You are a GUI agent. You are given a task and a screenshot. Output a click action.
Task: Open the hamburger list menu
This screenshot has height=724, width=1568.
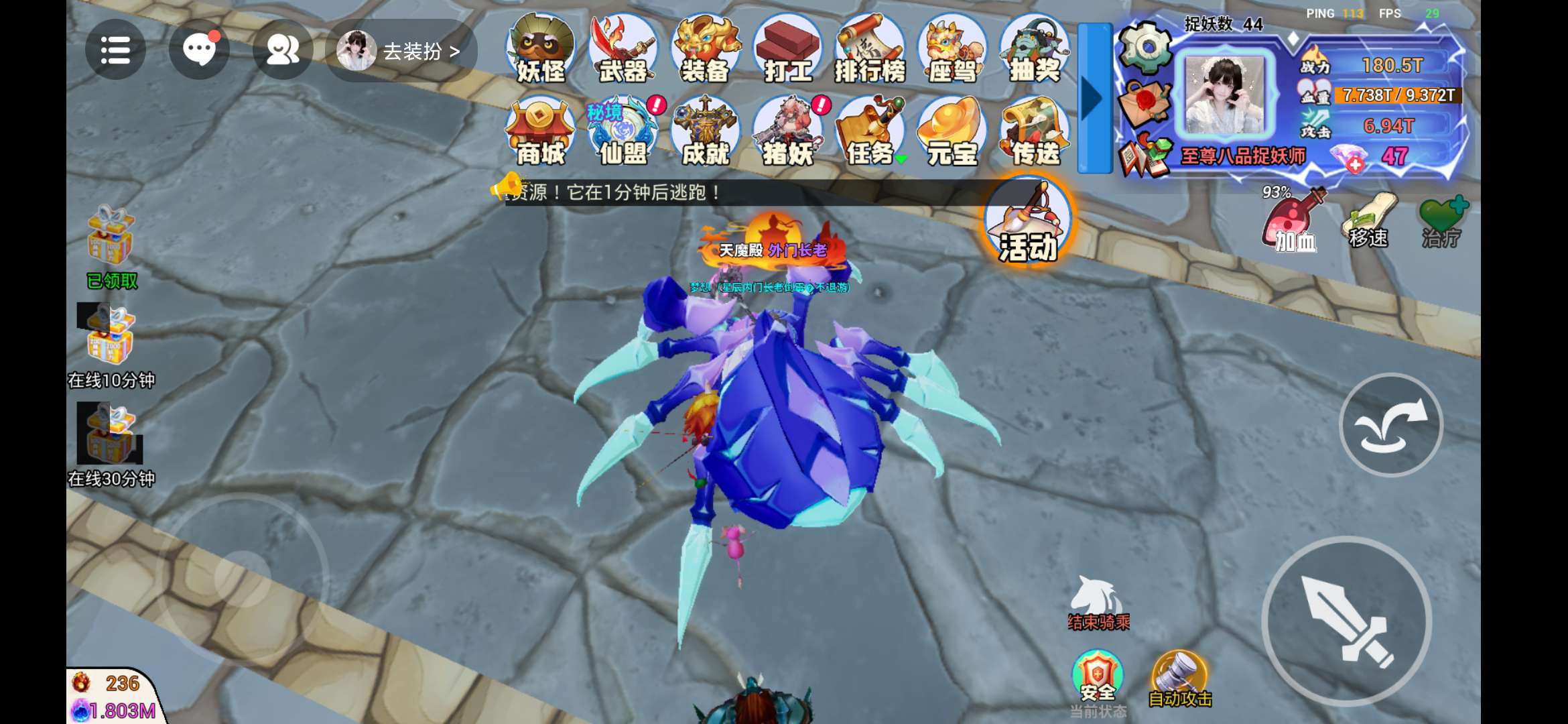click(x=115, y=50)
